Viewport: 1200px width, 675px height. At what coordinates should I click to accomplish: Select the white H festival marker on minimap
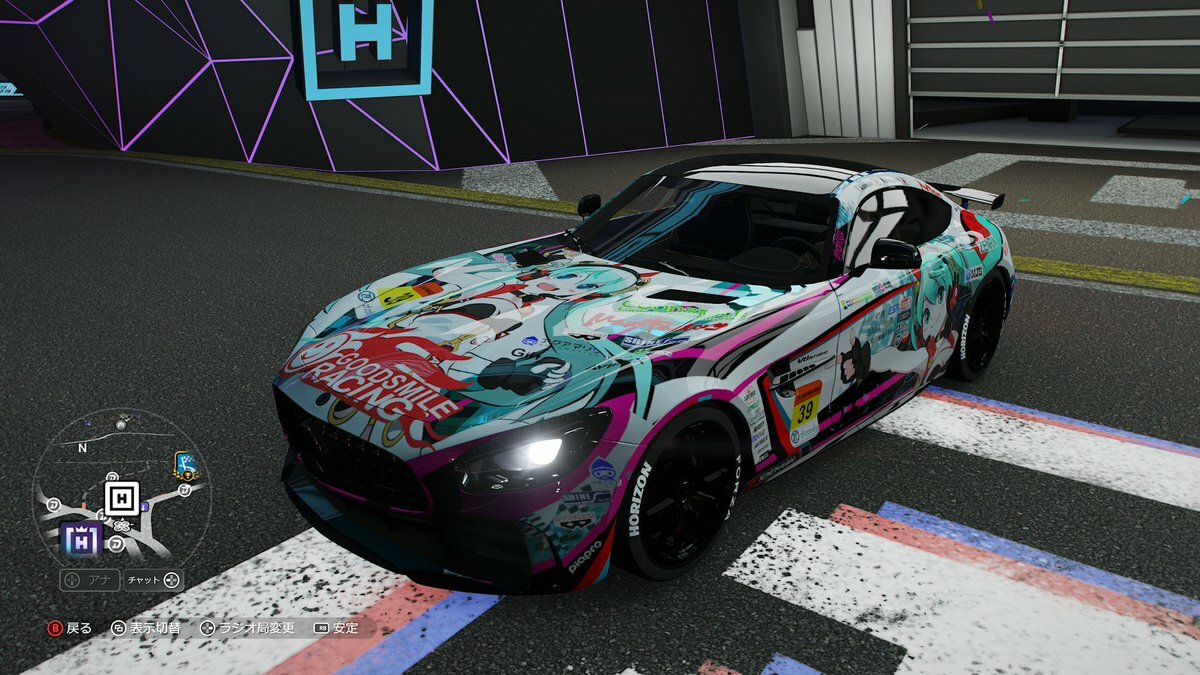[x=122, y=497]
